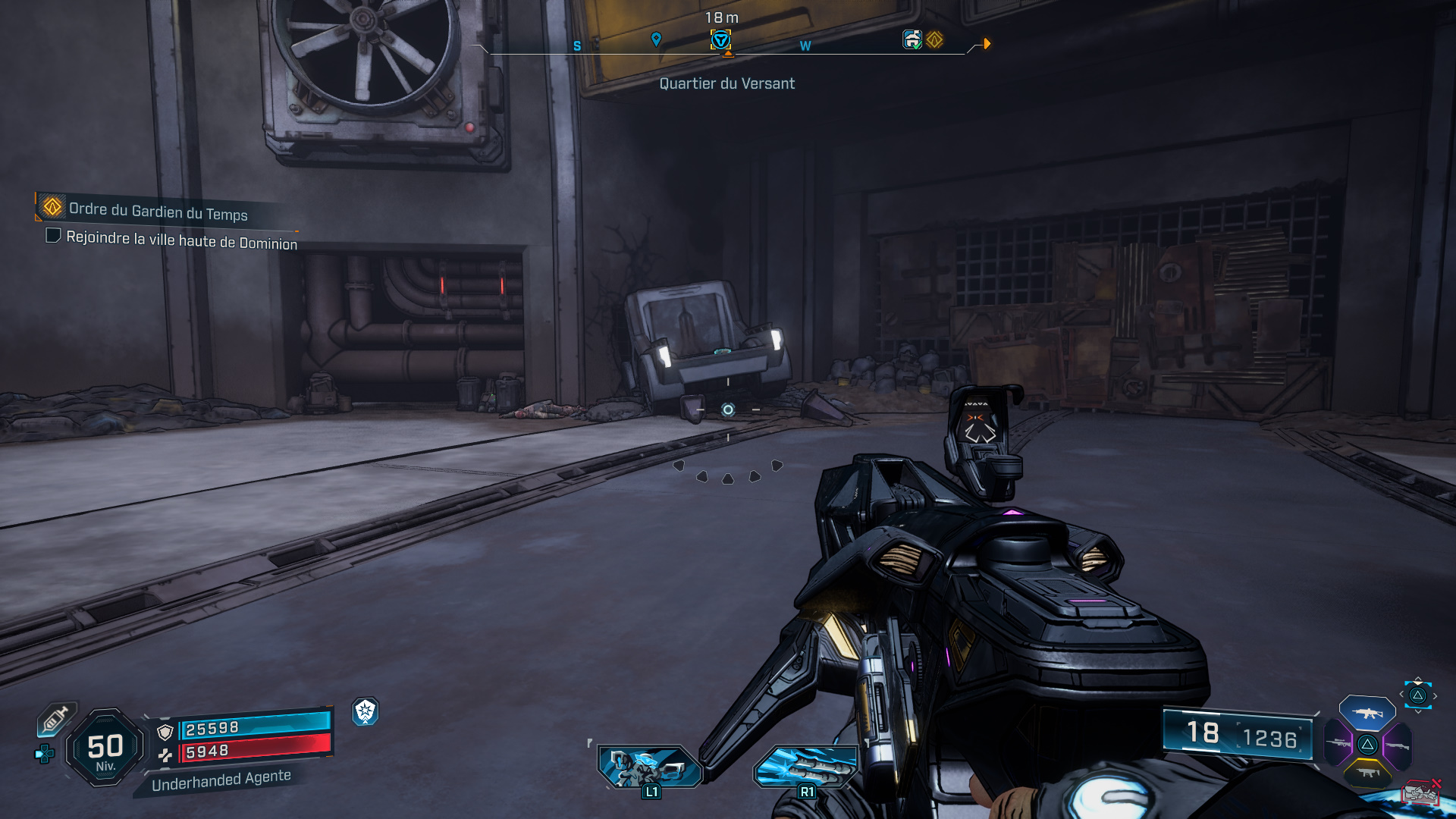Check the 'Rejoindre la ville haute de Dominion' objective box
Viewport: 1456px width, 819px height.
point(52,237)
